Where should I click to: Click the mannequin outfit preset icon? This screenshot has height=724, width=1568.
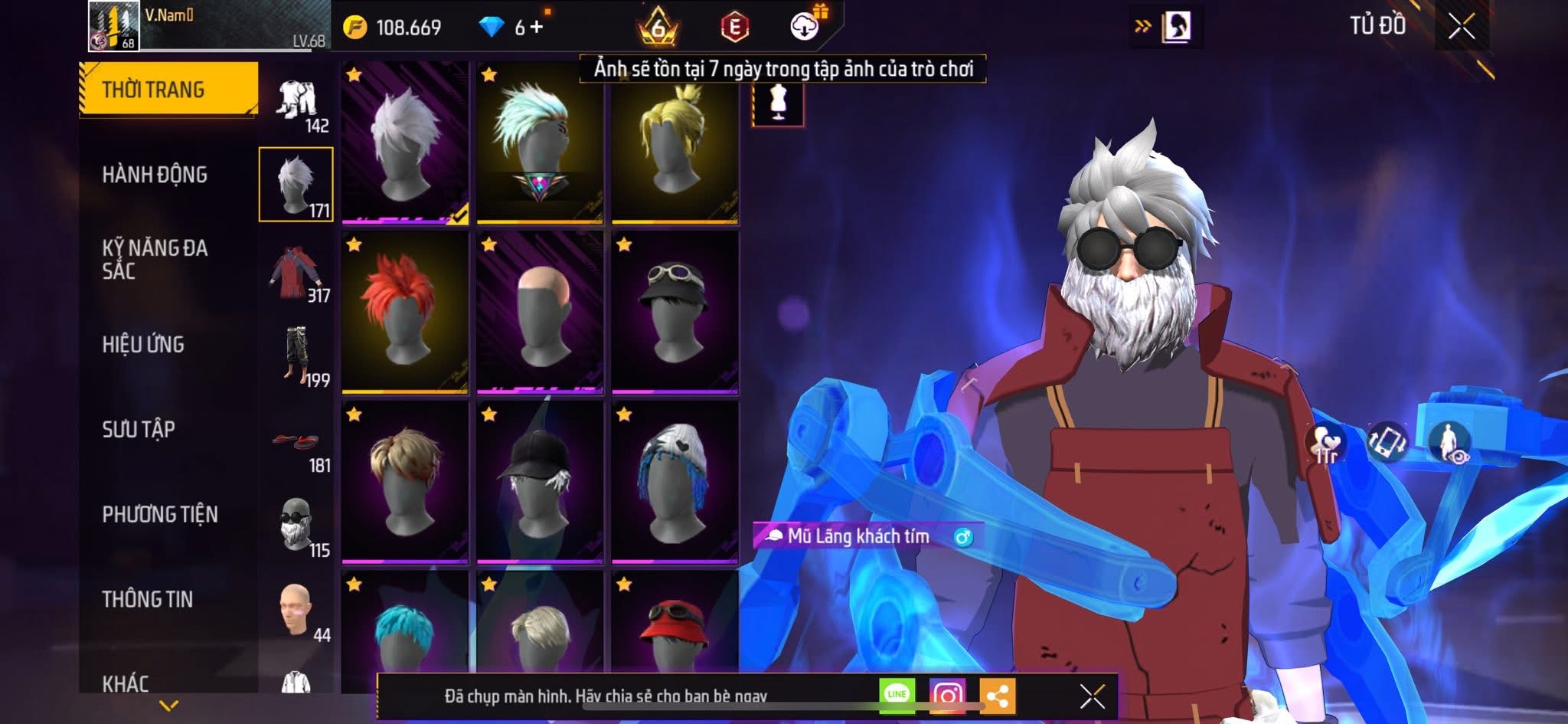click(x=778, y=103)
